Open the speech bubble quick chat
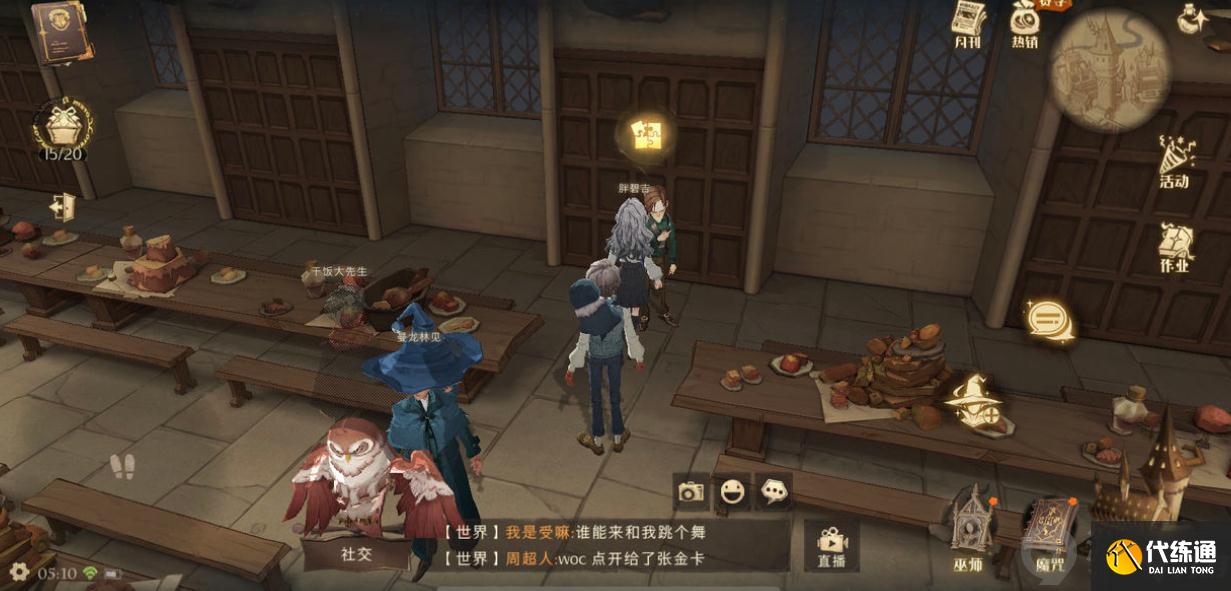The height and width of the screenshot is (591, 1231). [774, 491]
